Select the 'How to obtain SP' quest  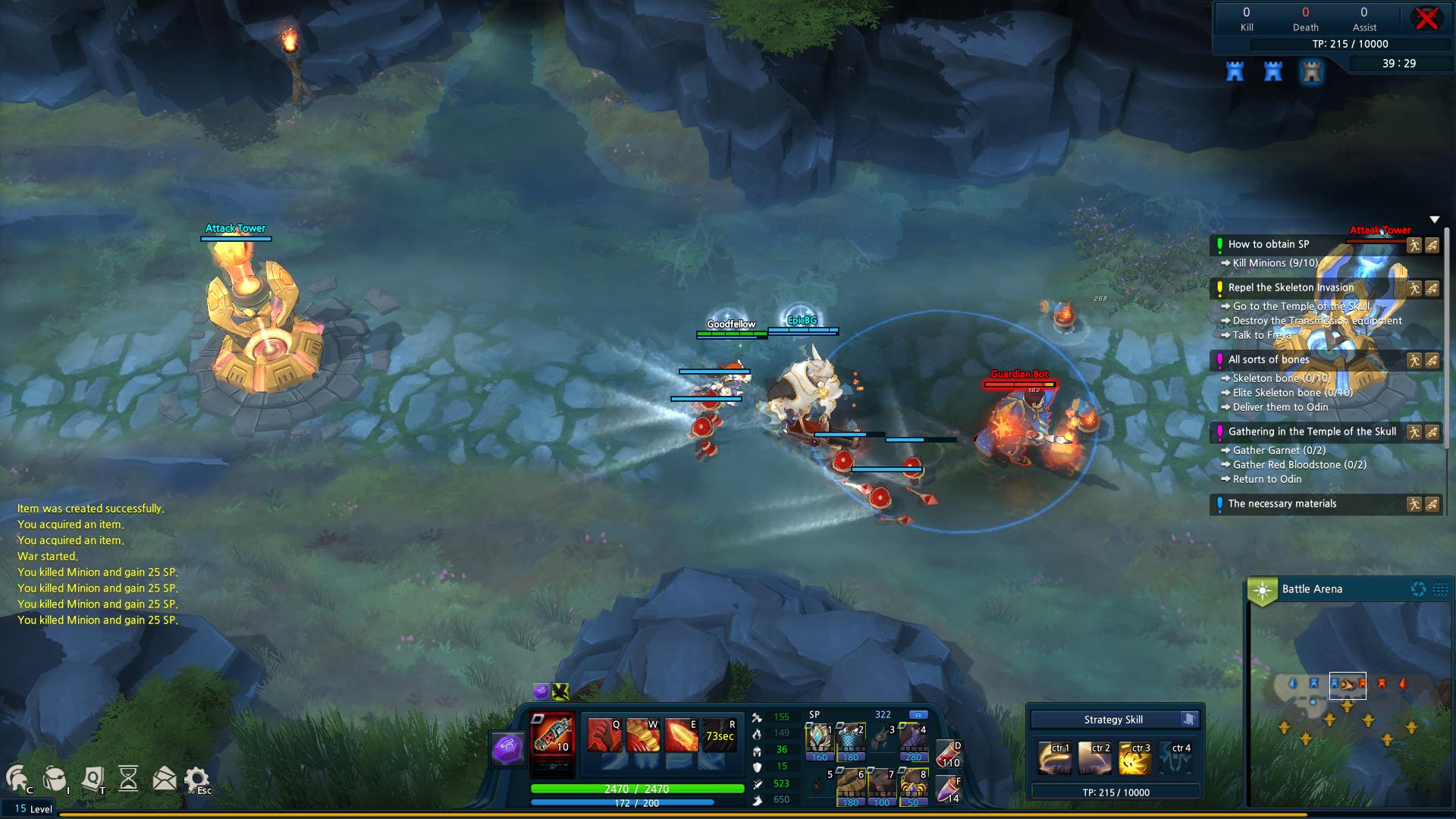pos(1269,244)
